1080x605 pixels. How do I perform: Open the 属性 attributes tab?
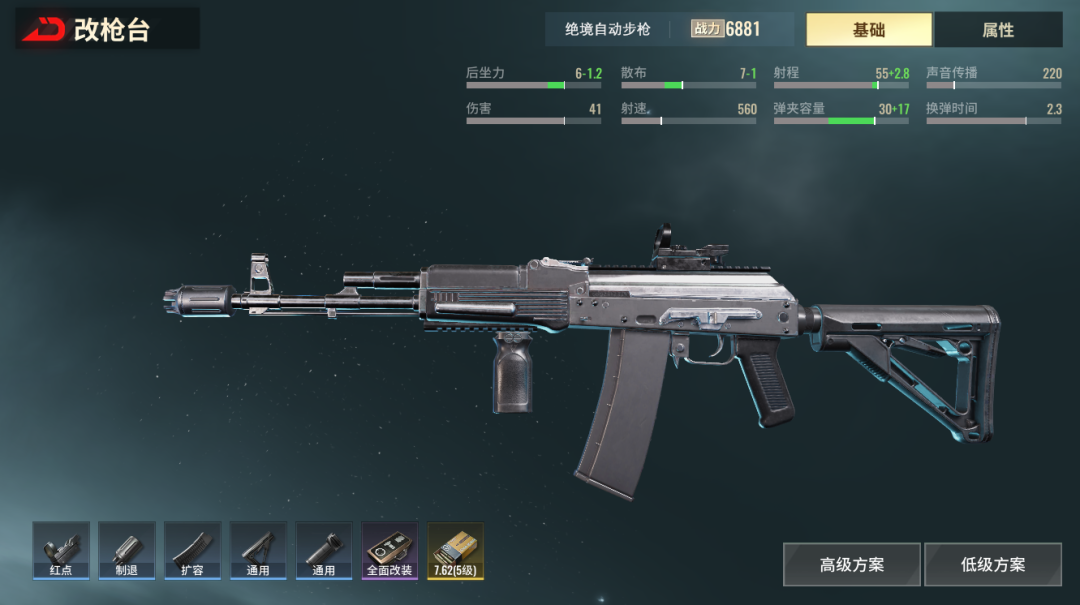(998, 30)
